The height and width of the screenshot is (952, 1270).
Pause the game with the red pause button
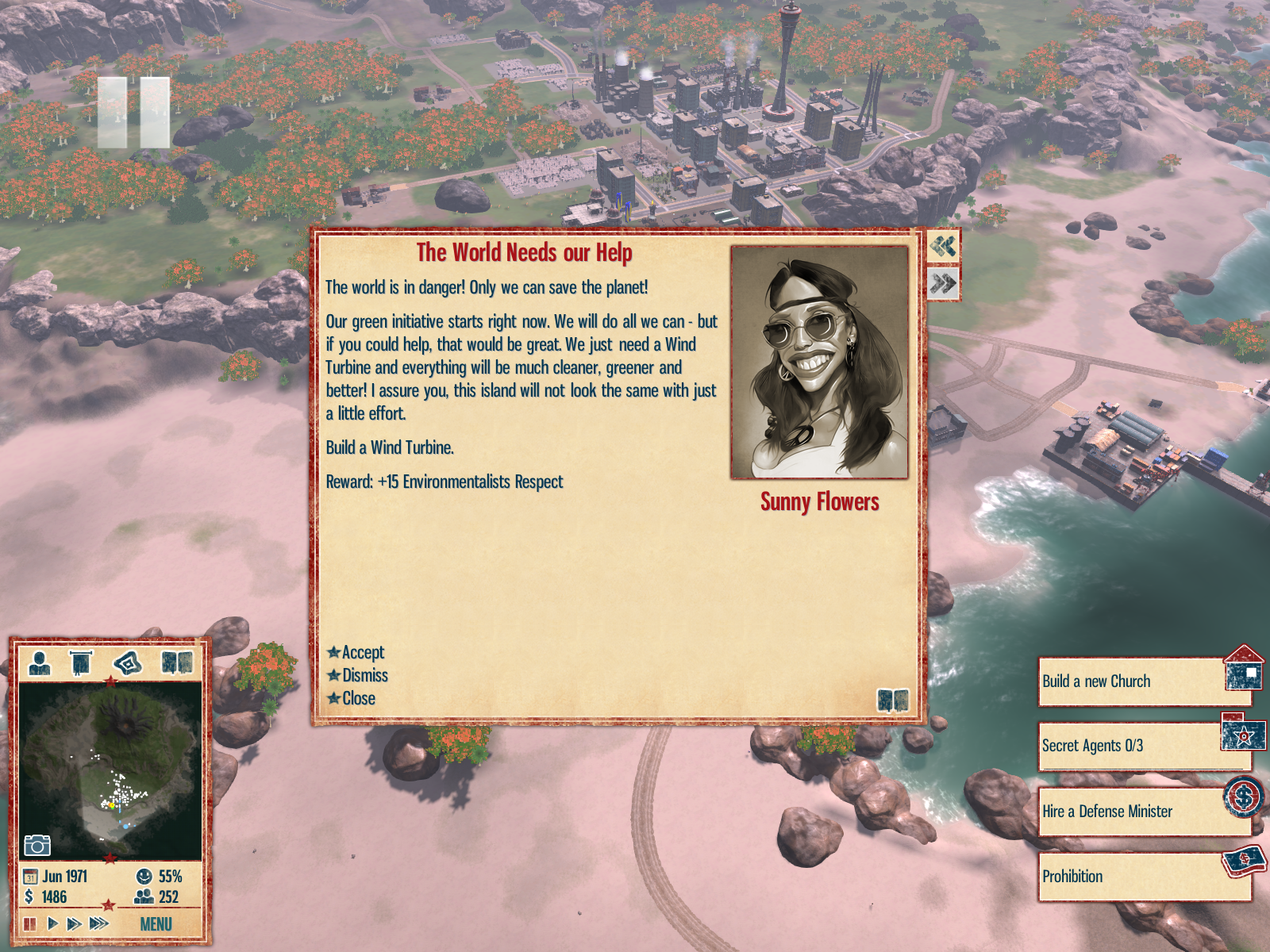30,923
